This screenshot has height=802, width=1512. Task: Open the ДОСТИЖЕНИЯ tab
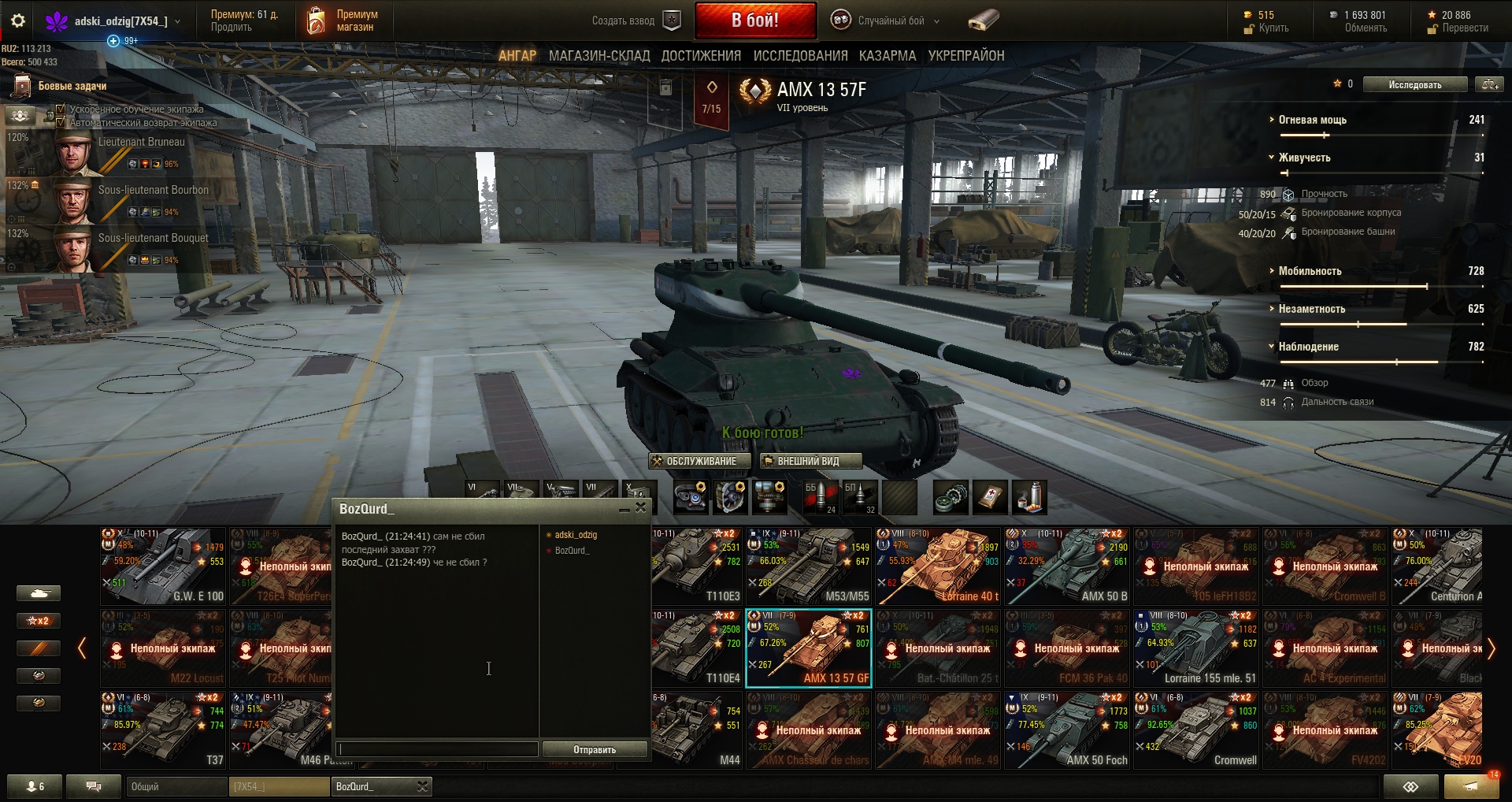pos(701,56)
